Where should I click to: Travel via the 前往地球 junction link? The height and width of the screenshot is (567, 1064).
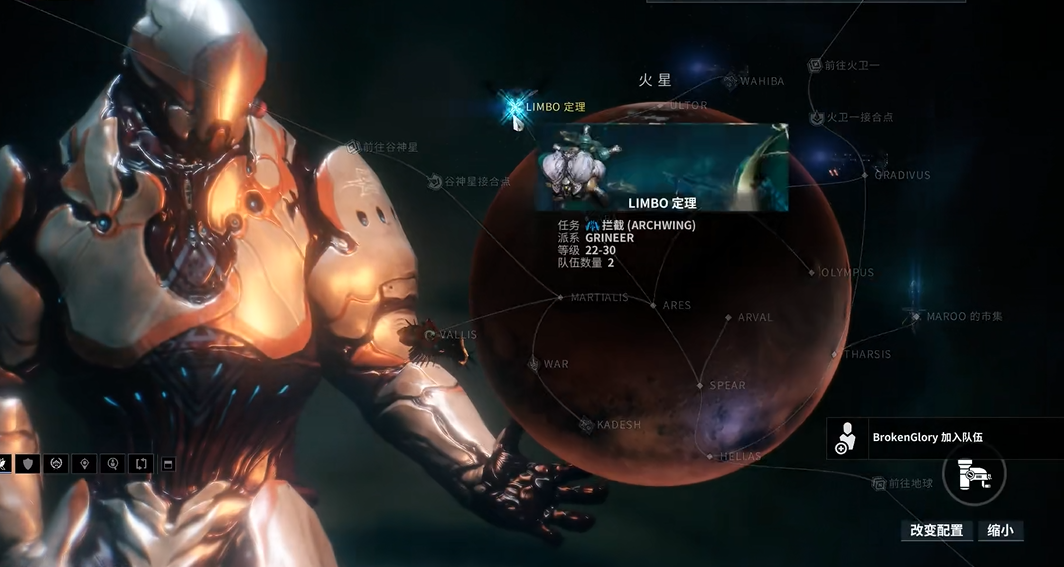pos(879,483)
